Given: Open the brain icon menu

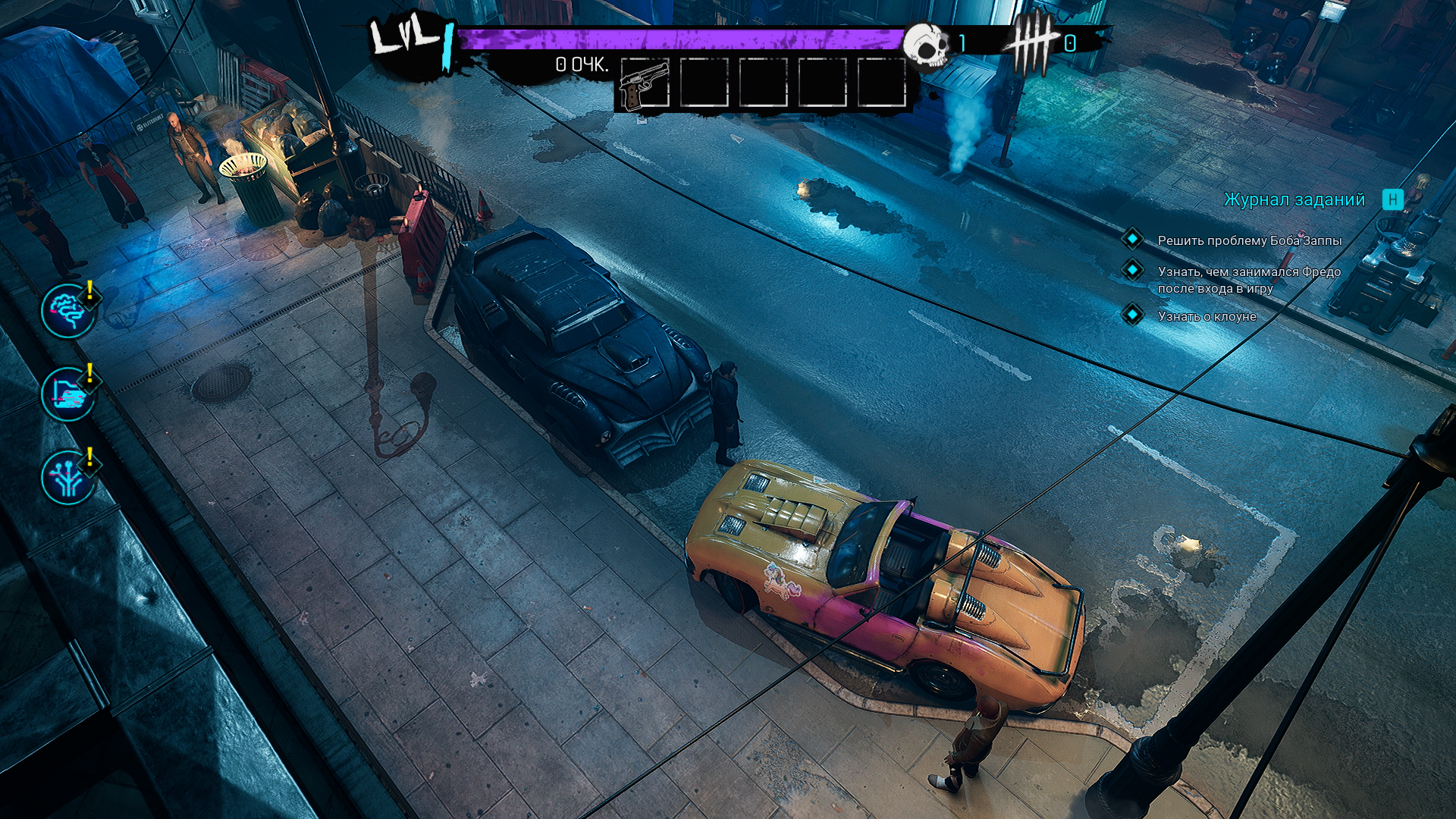Looking at the screenshot, I should 68,311.
